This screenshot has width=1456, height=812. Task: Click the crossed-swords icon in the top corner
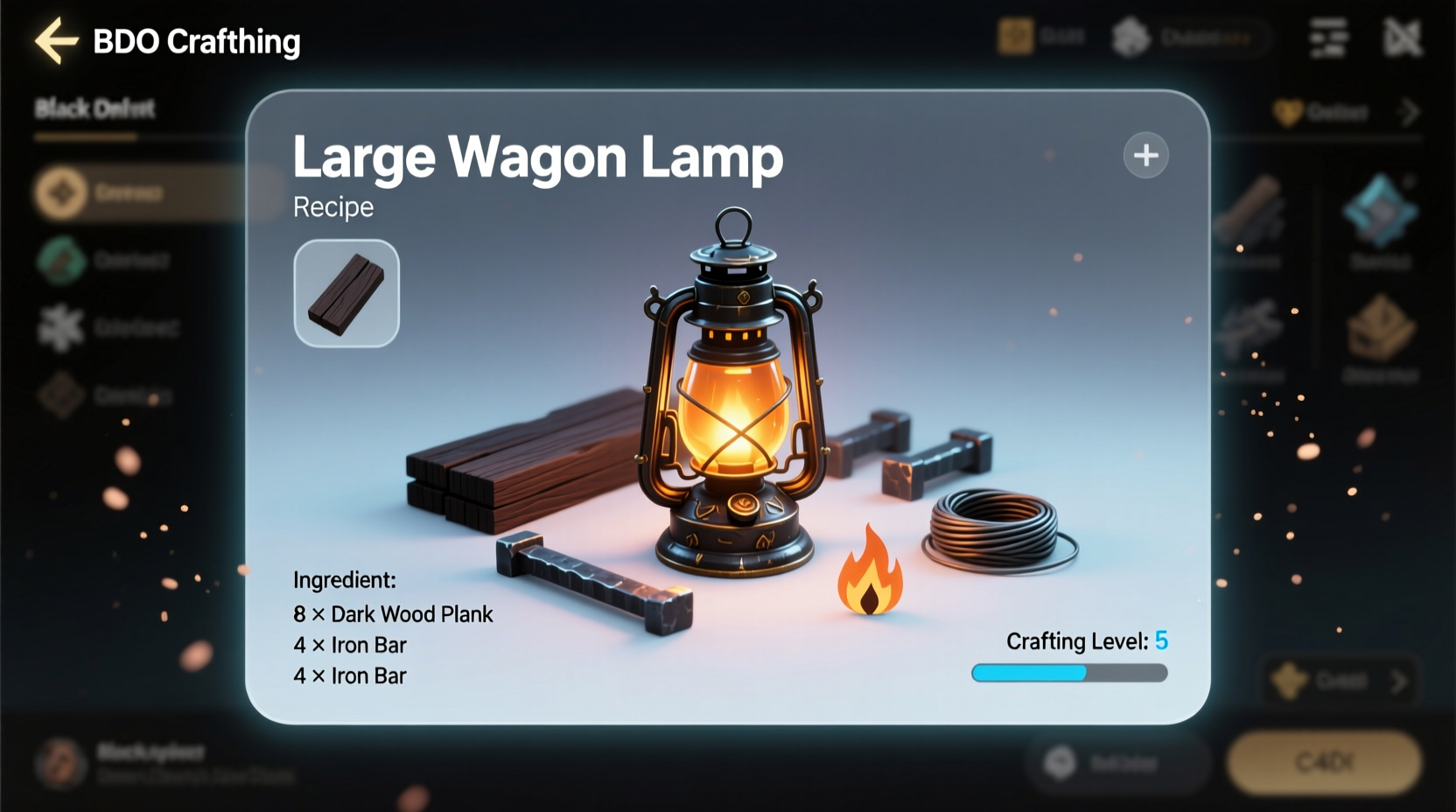[x=1403, y=38]
